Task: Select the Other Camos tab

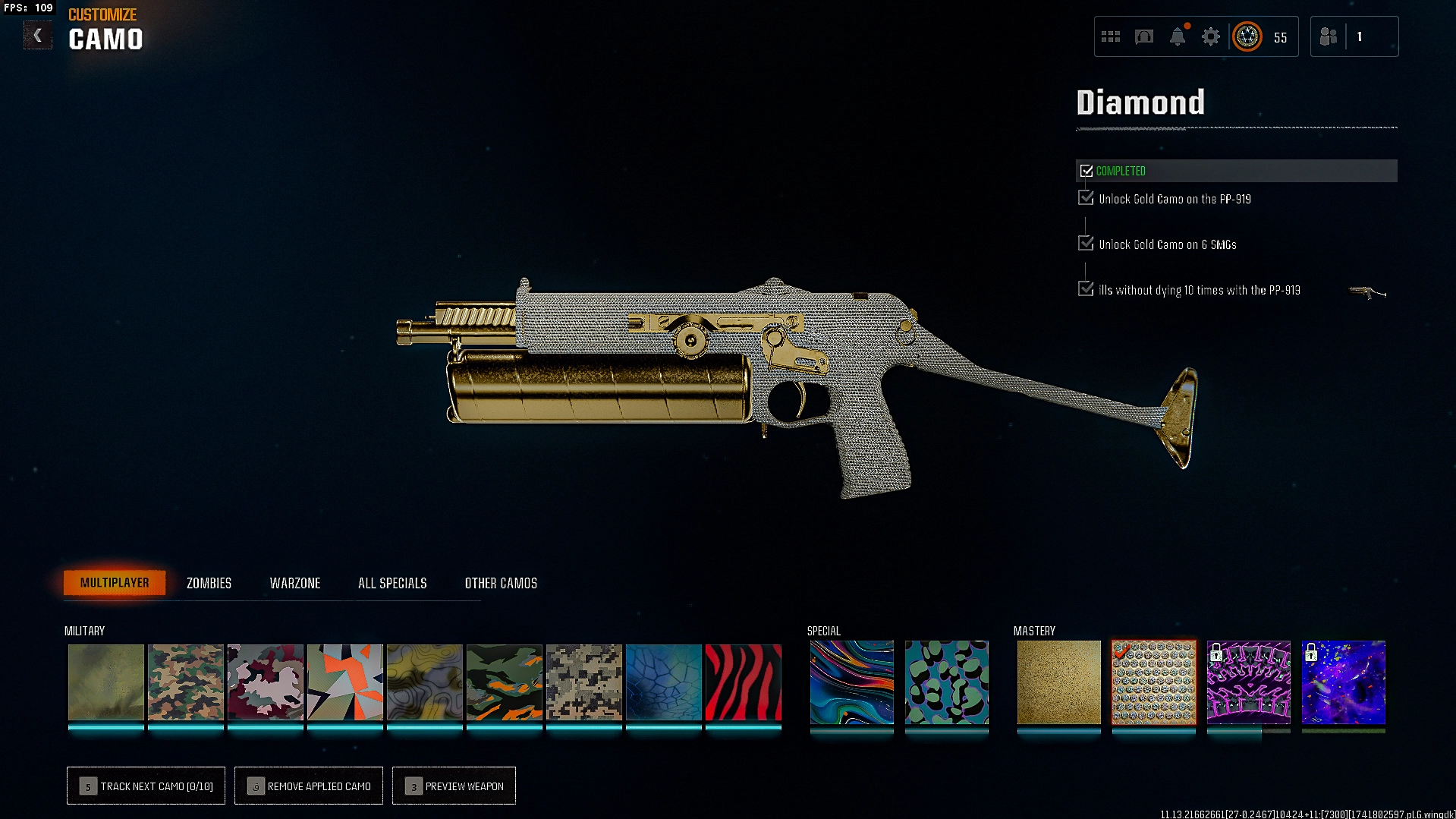Action: coord(501,583)
